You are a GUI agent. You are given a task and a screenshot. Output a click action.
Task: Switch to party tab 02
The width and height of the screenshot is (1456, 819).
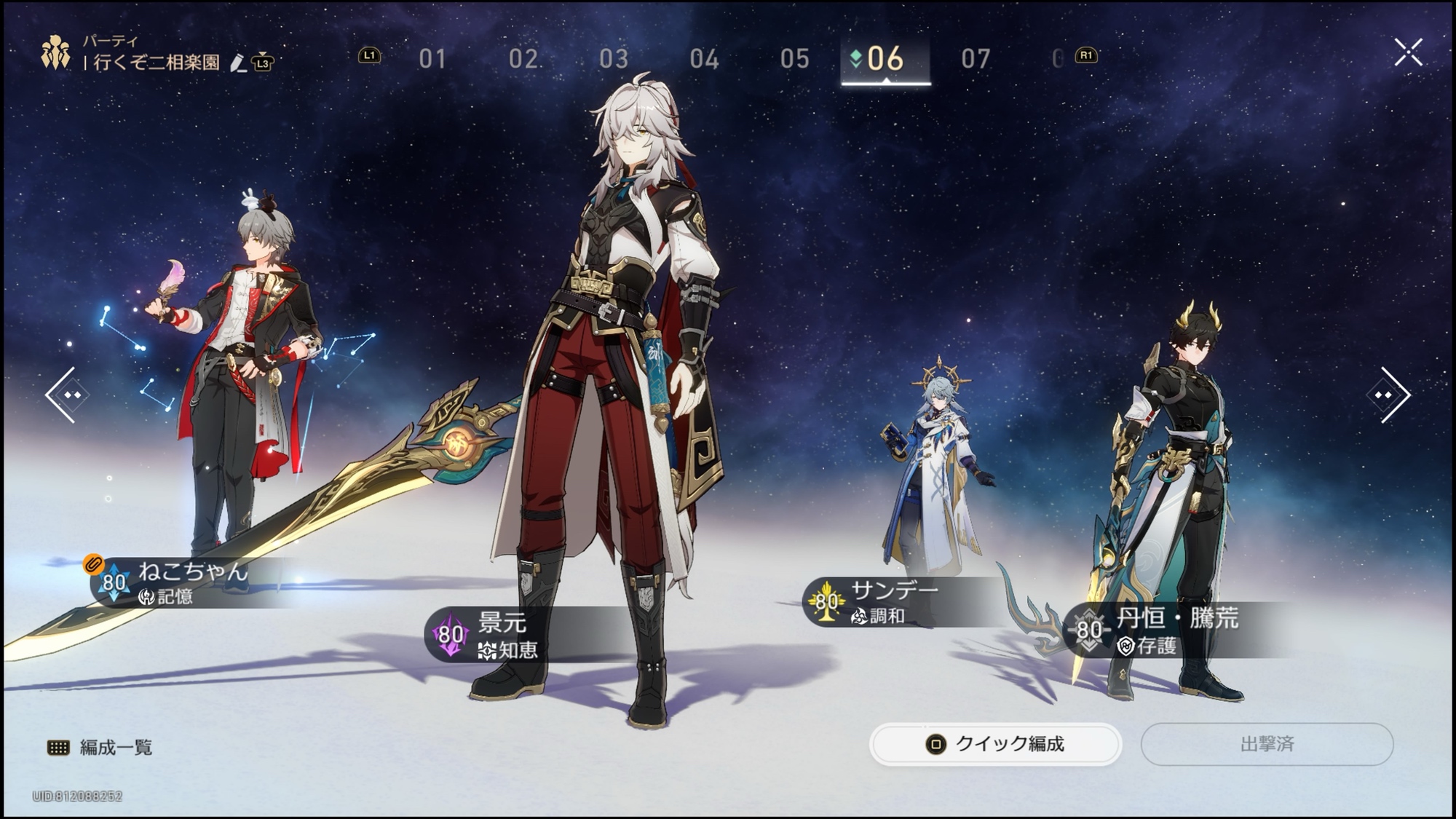(x=523, y=58)
